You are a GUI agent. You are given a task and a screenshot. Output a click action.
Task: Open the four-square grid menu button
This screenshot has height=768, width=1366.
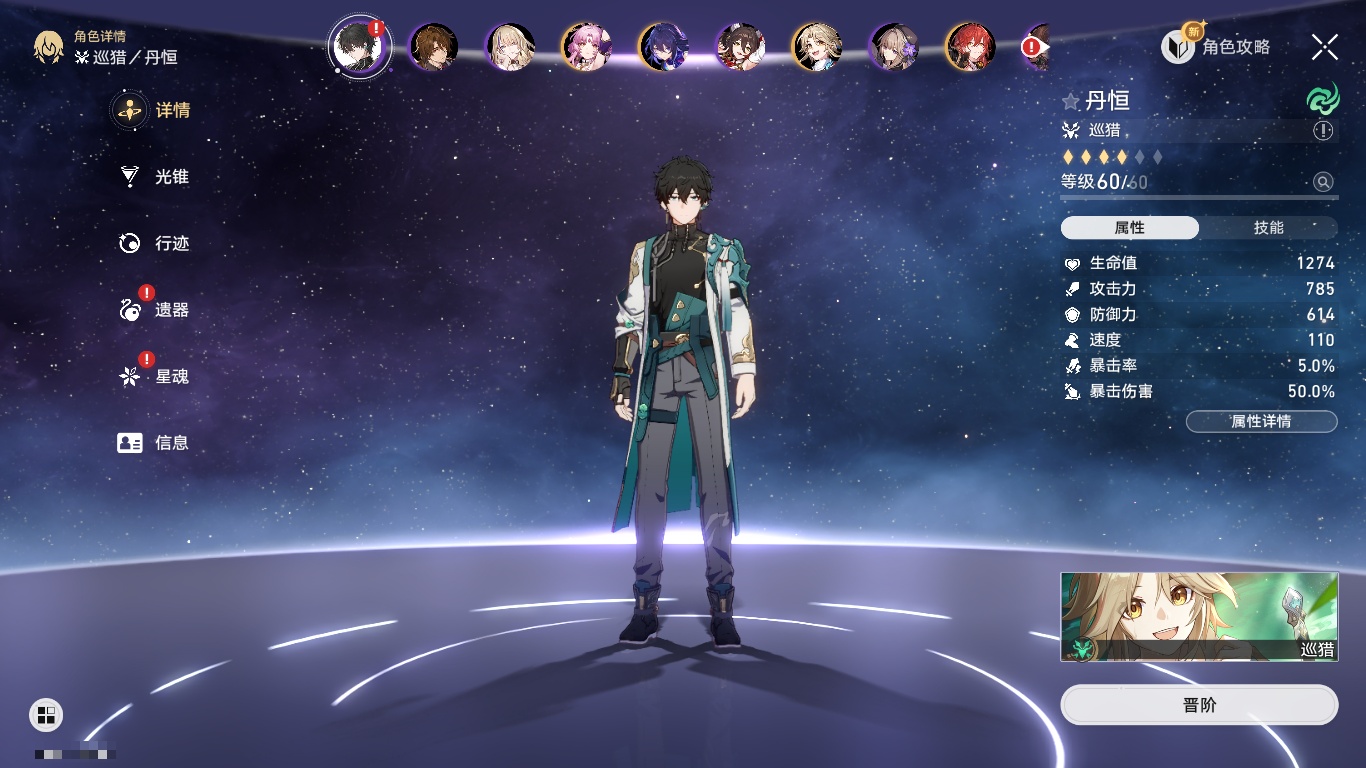tap(46, 714)
